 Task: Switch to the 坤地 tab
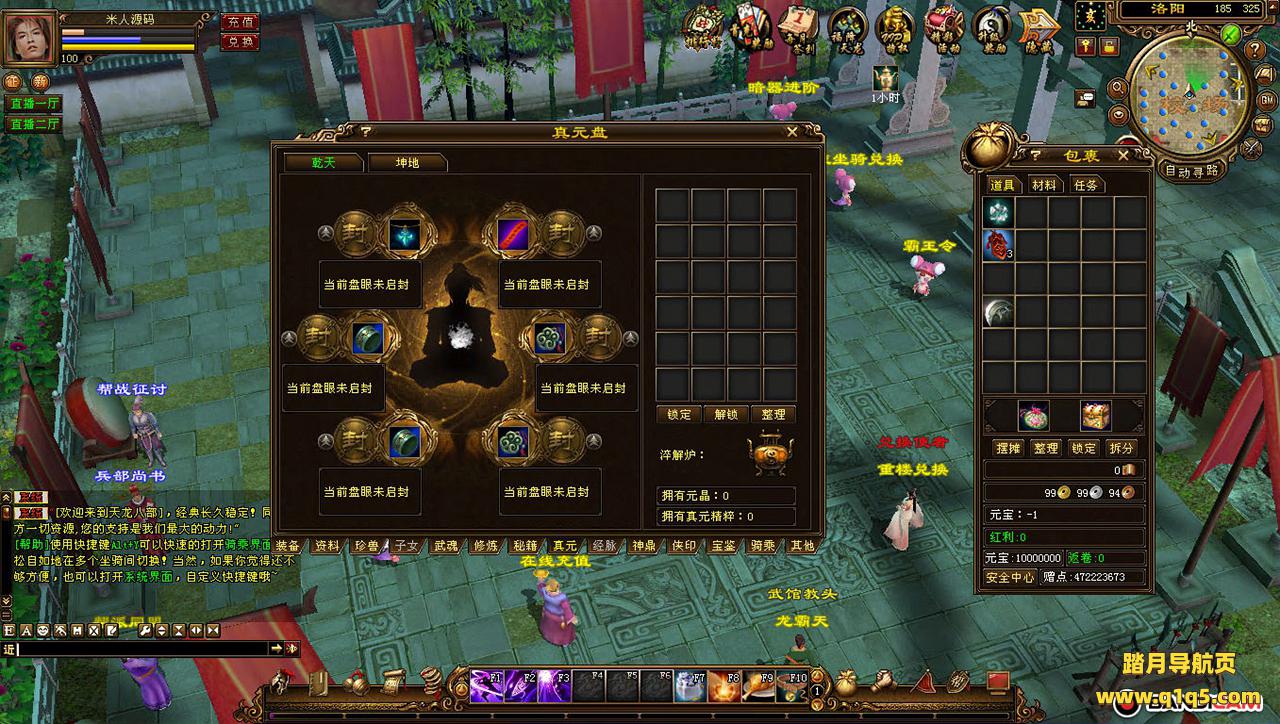tap(407, 163)
